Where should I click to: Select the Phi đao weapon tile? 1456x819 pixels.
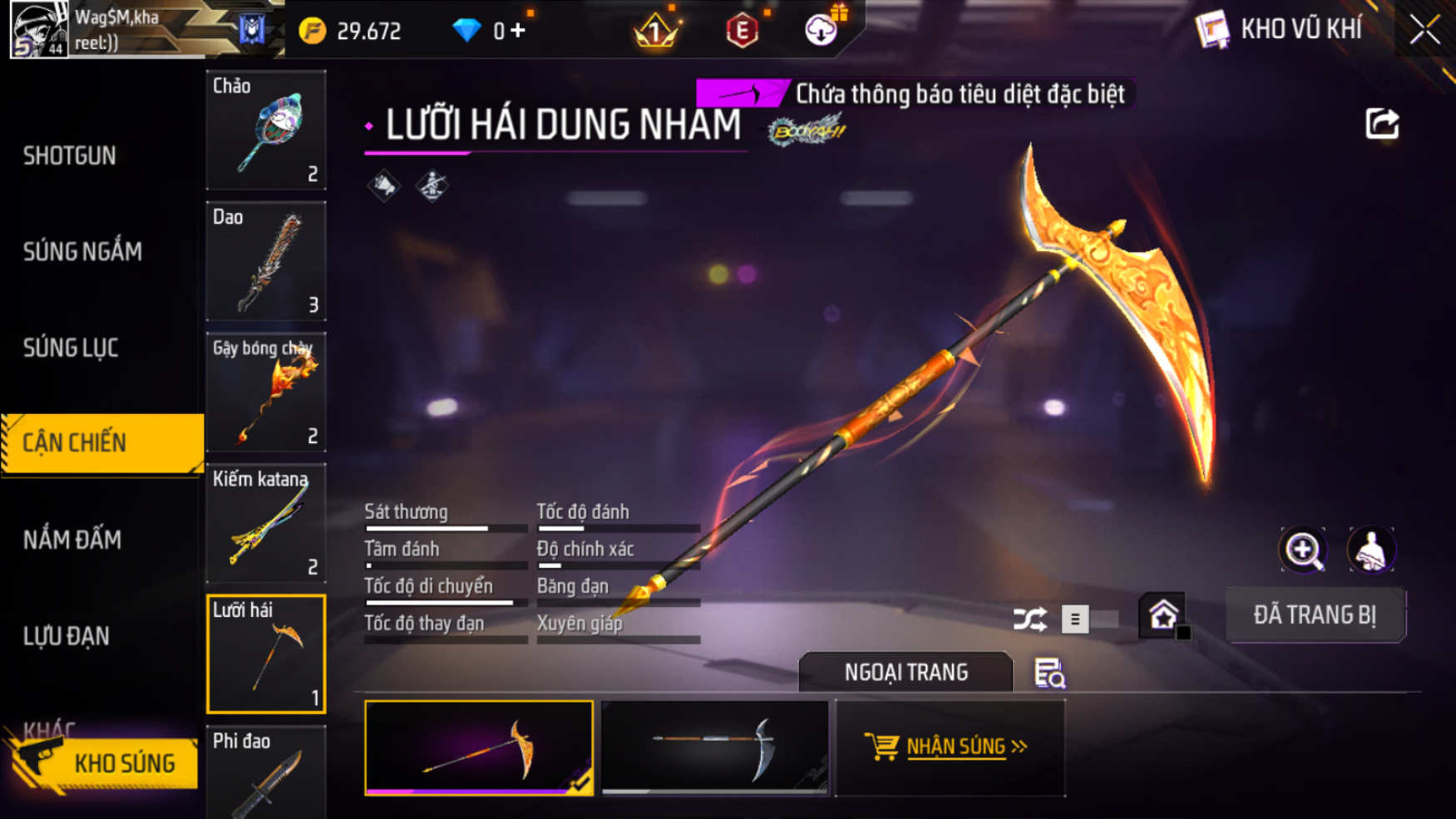(x=266, y=773)
